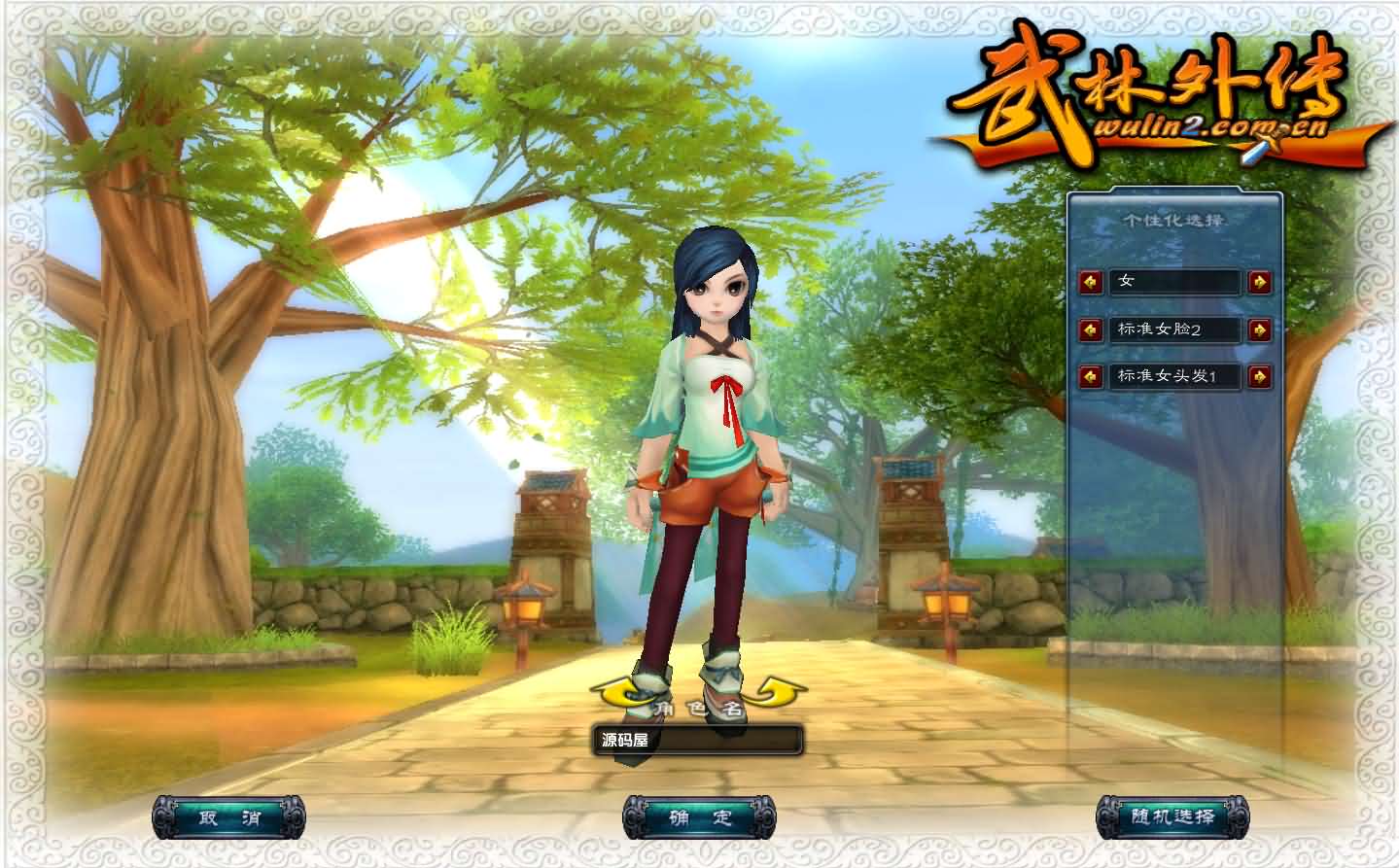This screenshot has height=868, width=1399.
Task: Click left arrow beside 女 gender field
Action: pyautogui.click(x=1091, y=283)
